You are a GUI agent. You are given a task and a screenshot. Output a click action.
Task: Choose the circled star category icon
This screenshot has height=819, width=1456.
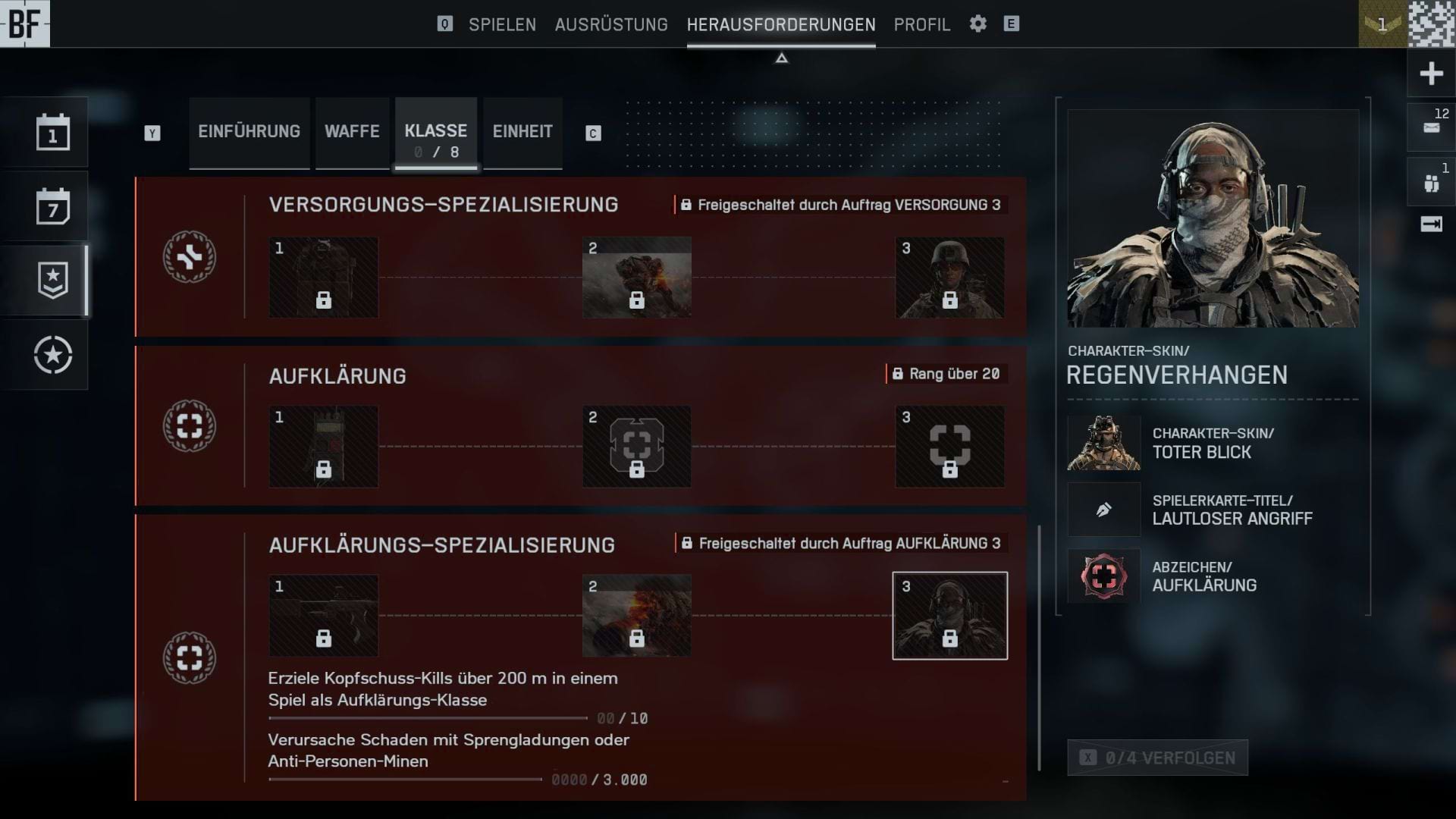click(x=53, y=355)
